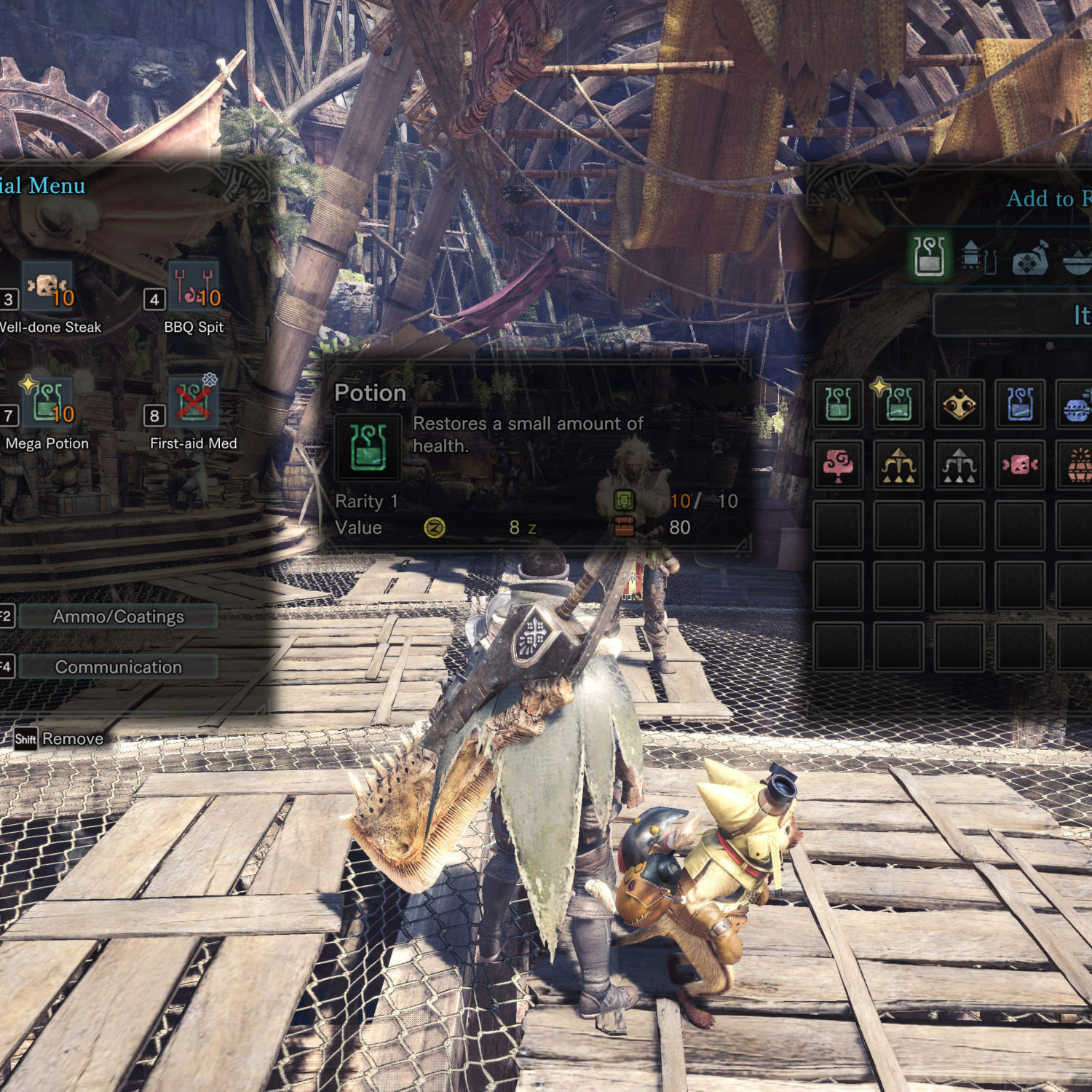Screen dimensions: 1092x1092
Task: Select the Well-done Steak radial slot
Action: coord(48,286)
